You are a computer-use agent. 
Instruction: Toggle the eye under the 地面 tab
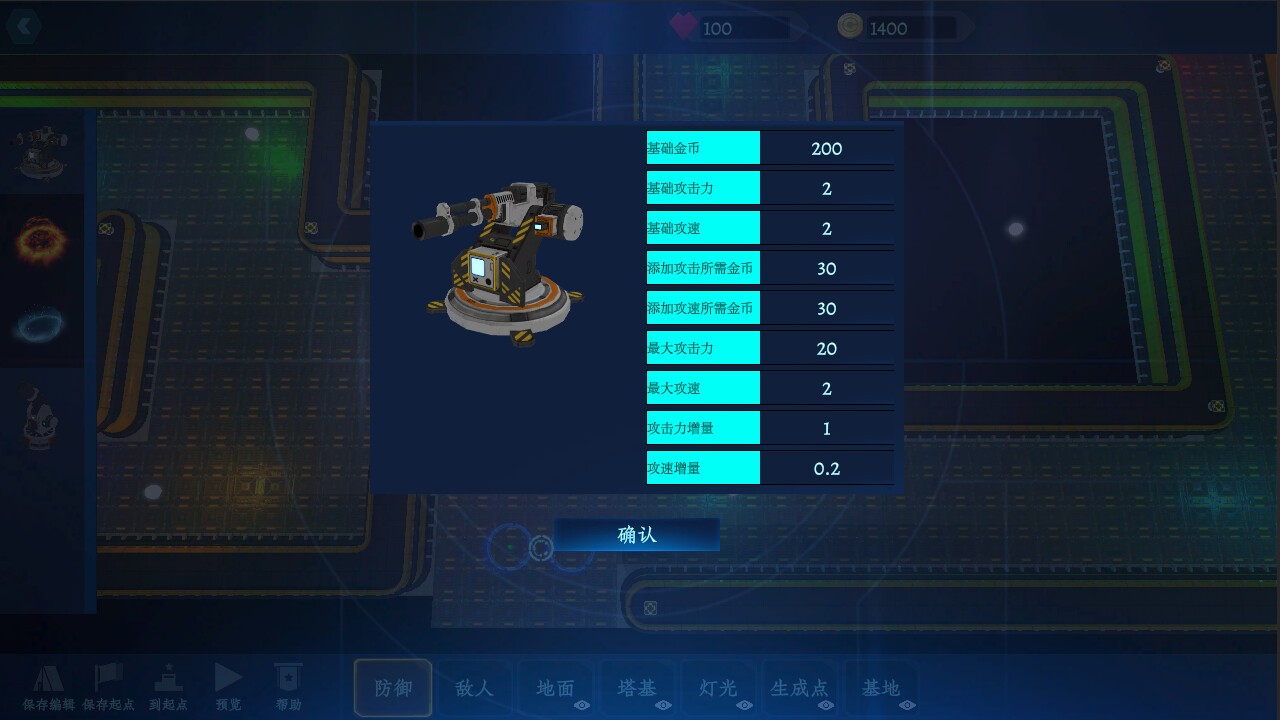click(582, 703)
